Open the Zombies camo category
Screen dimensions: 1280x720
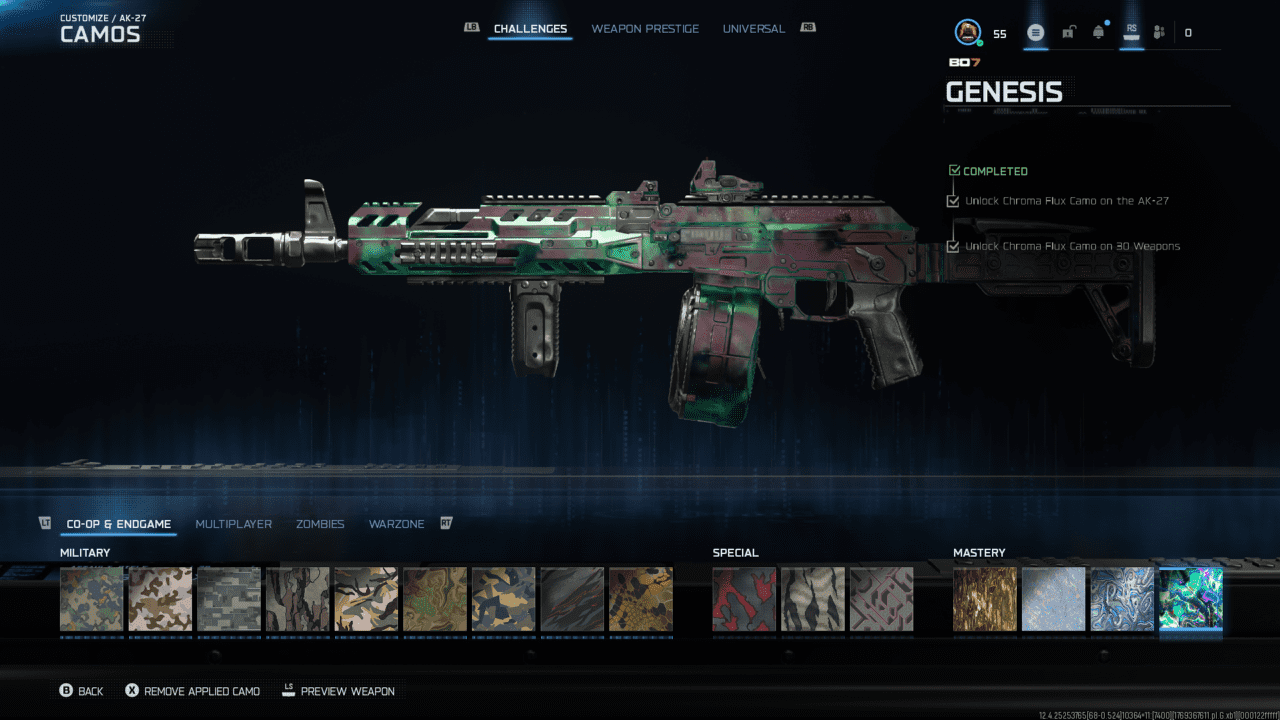[x=320, y=524]
